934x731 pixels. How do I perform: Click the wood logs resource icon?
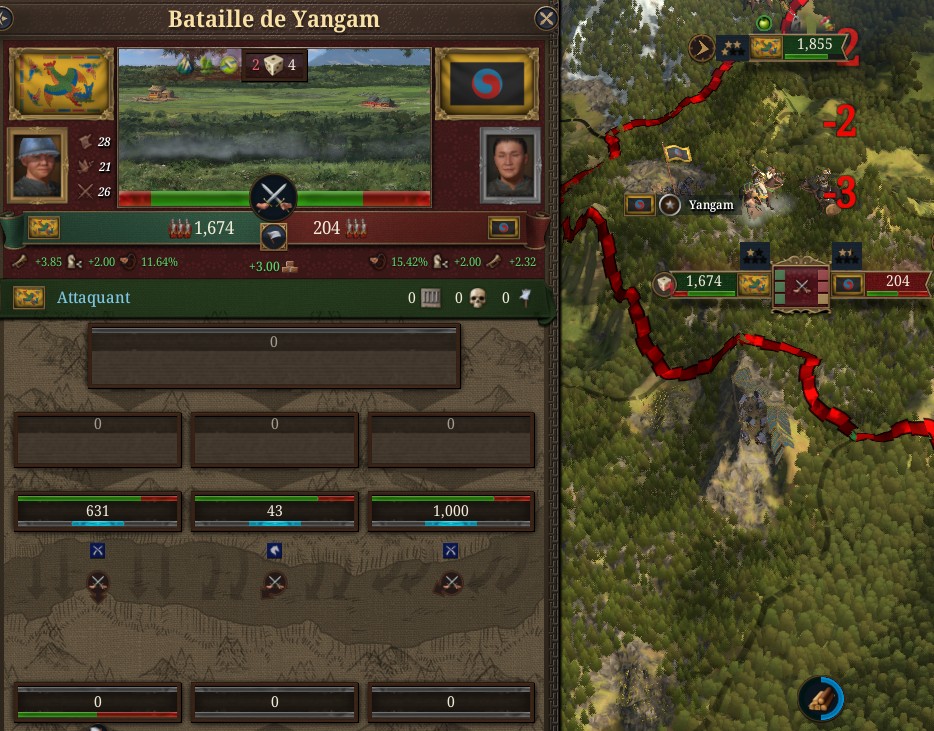point(820,697)
